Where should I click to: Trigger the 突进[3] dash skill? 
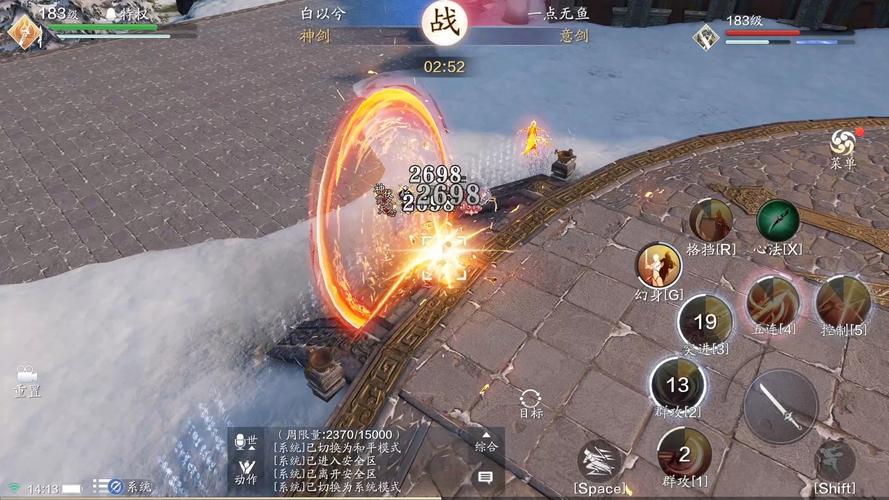pyautogui.click(x=705, y=321)
